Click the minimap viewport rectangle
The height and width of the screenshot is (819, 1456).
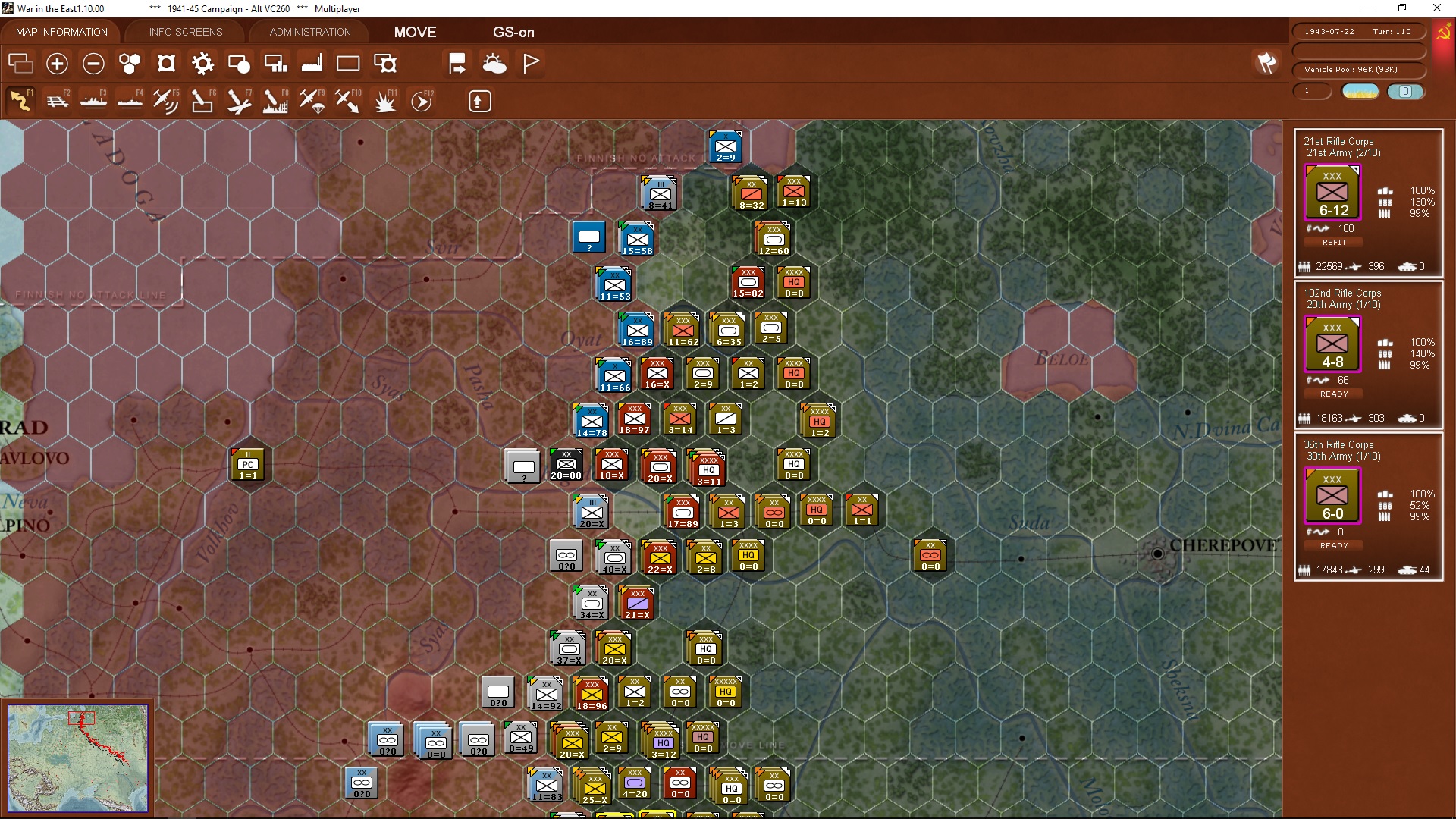tap(83, 717)
